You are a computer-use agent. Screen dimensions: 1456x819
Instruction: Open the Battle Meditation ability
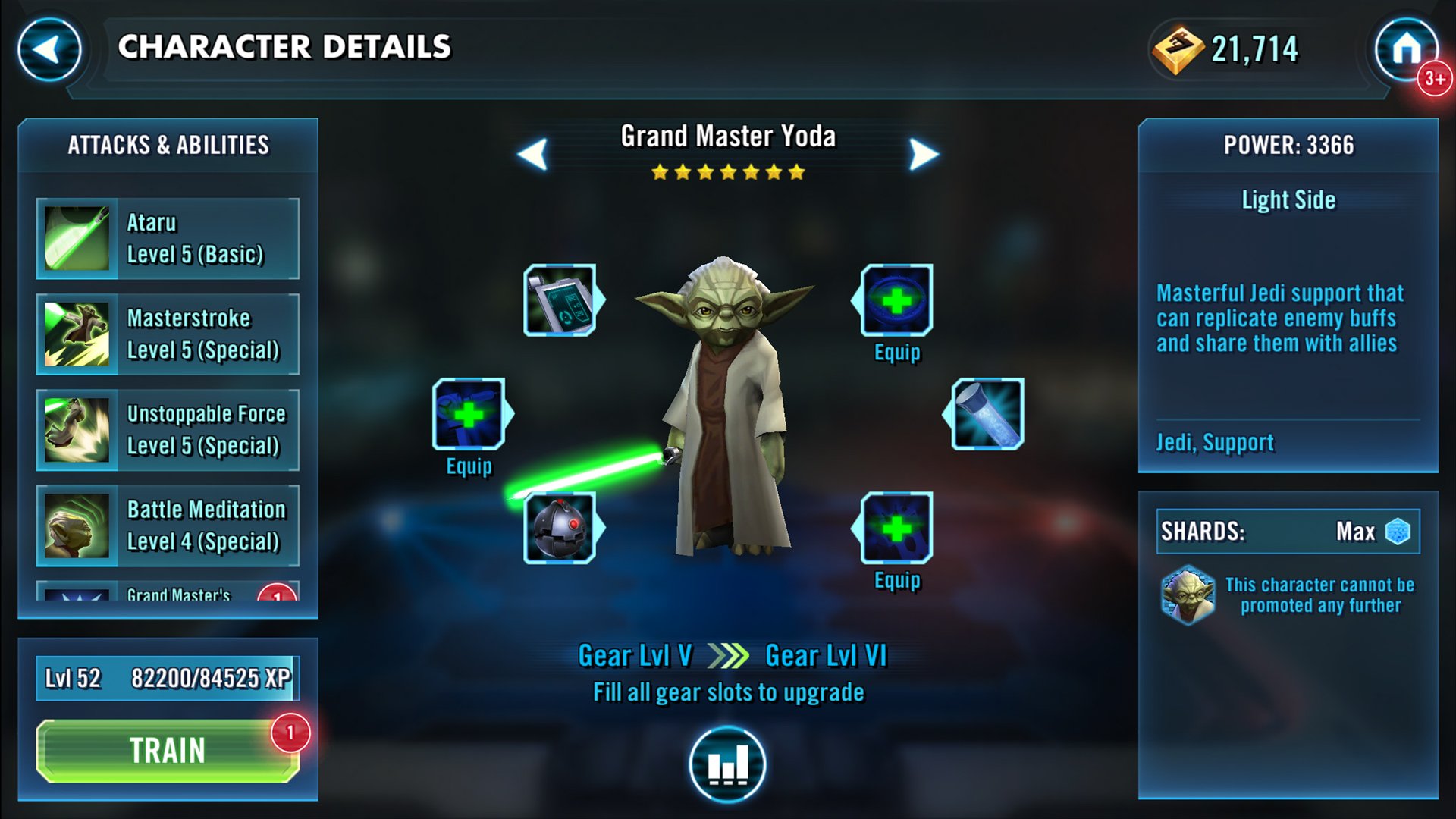click(167, 525)
